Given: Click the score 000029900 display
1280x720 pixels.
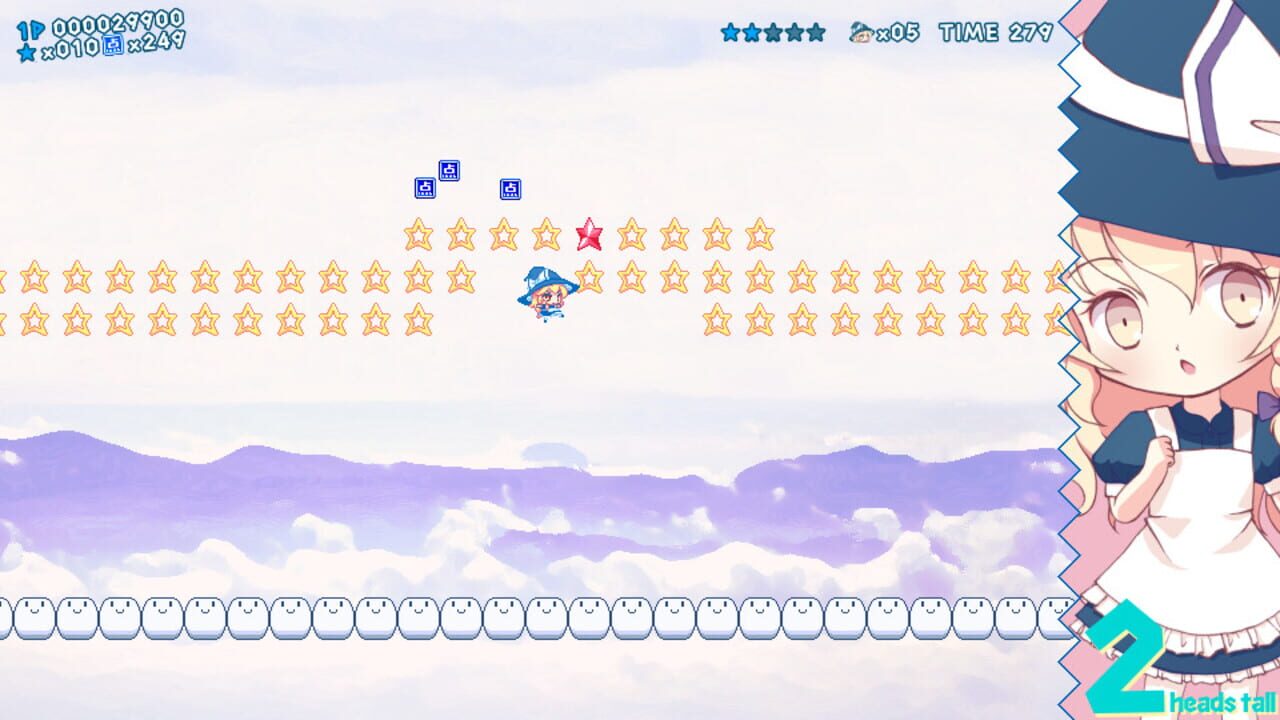Looking at the screenshot, I should pos(120,25).
